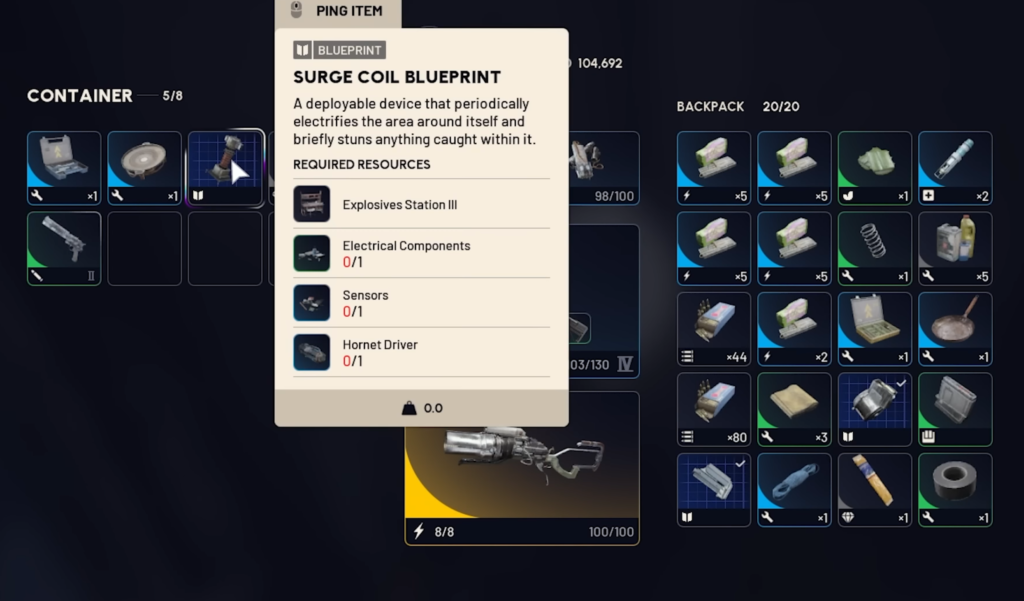Viewport: 1024px width, 601px height.
Task: Select the grey metal magazine item slot
Action: (955, 409)
